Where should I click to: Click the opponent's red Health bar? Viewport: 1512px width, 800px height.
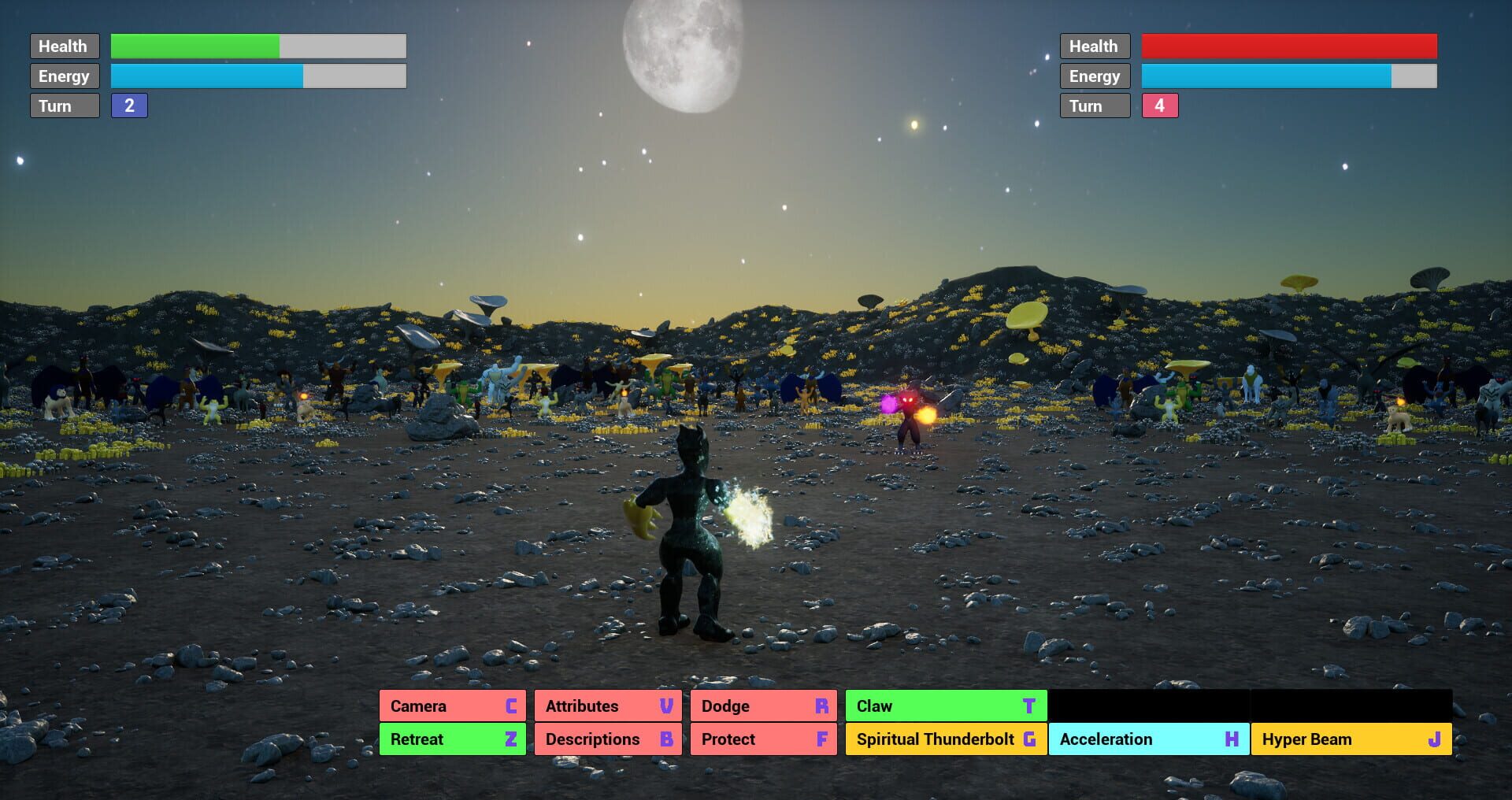[x=1288, y=46]
